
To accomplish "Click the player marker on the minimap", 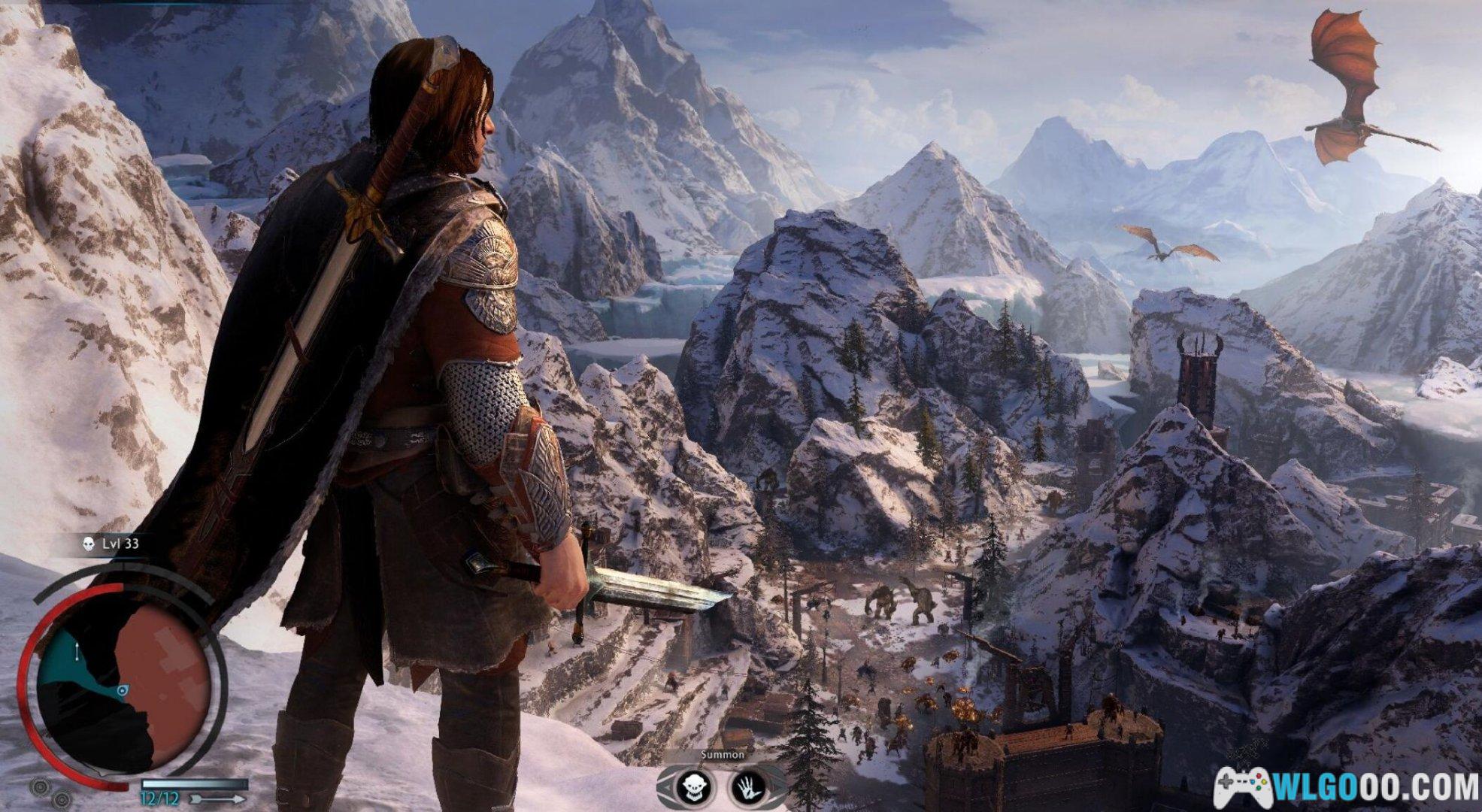I will [123, 689].
